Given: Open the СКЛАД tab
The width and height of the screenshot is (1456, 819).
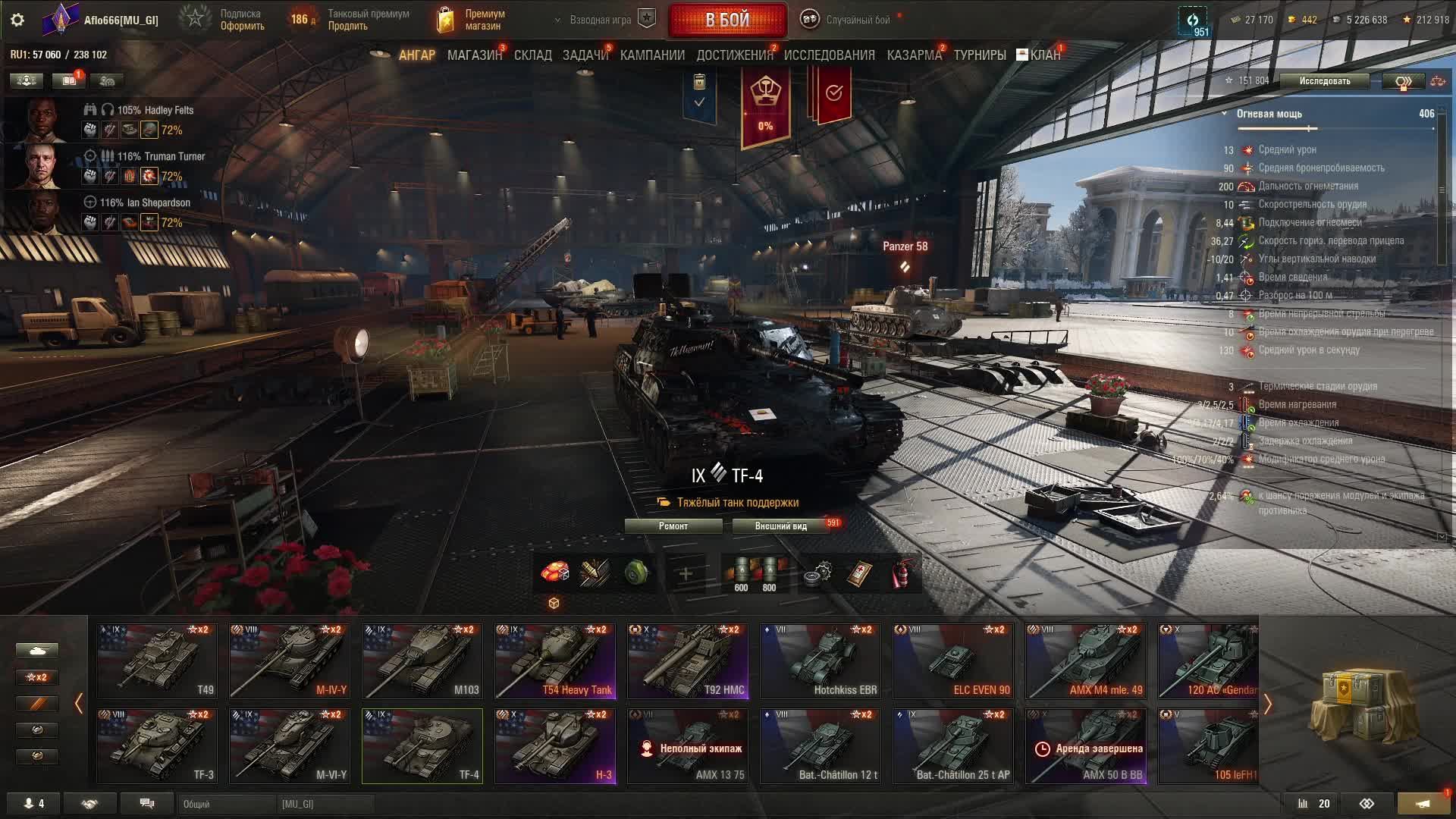Looking at the screenshot, I should click(532, 55).
